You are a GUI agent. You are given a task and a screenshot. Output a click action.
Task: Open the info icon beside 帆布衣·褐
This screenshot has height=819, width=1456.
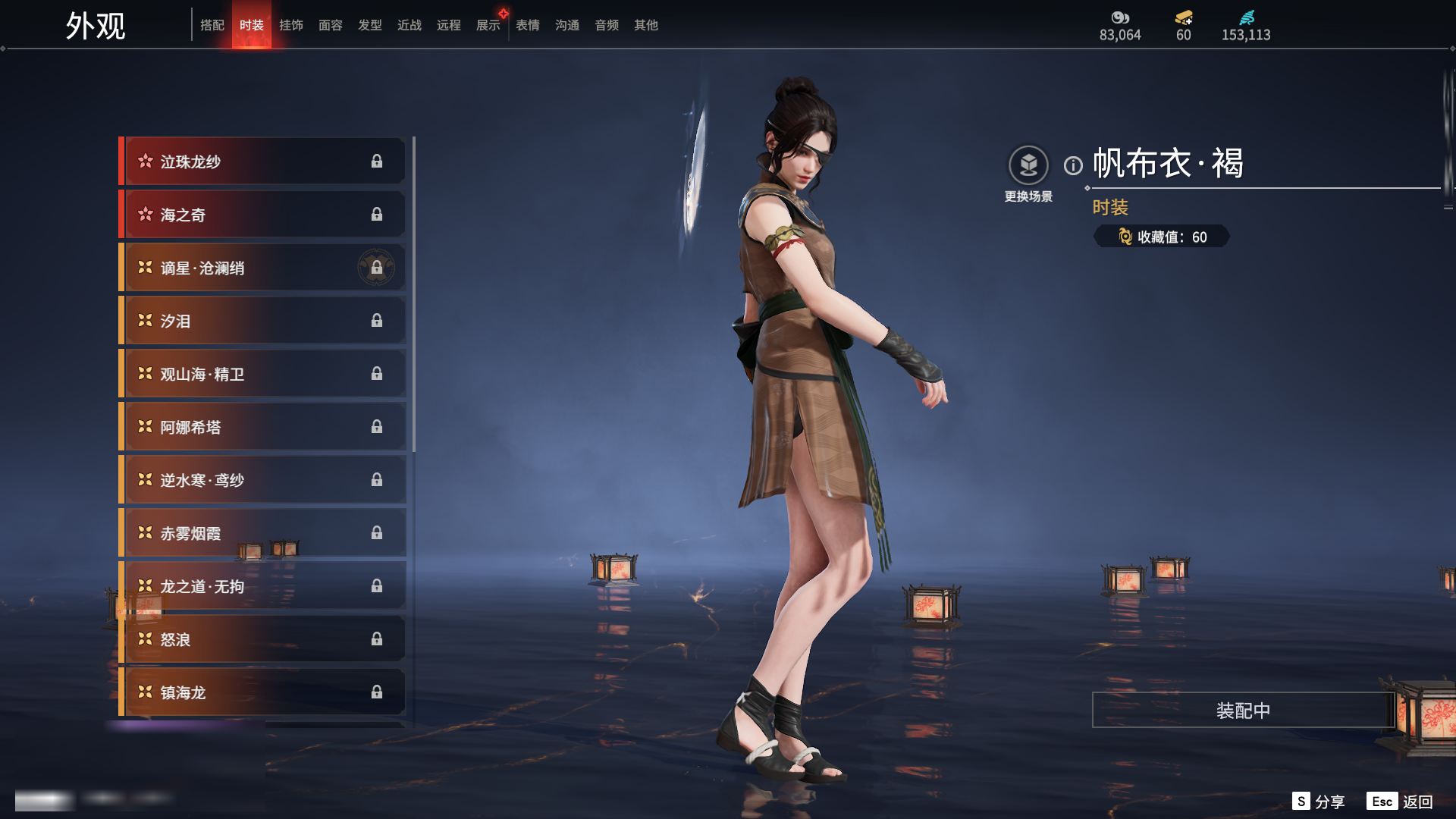pos(1073,165)
